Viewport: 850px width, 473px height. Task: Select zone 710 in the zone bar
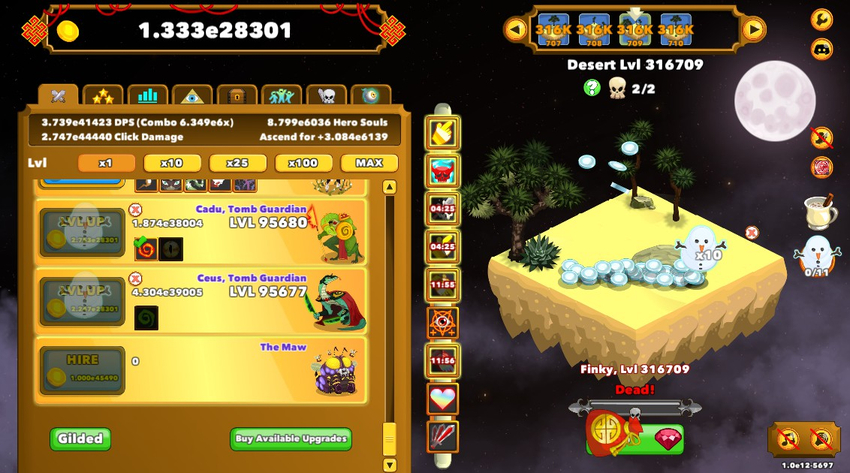[677, 30]
